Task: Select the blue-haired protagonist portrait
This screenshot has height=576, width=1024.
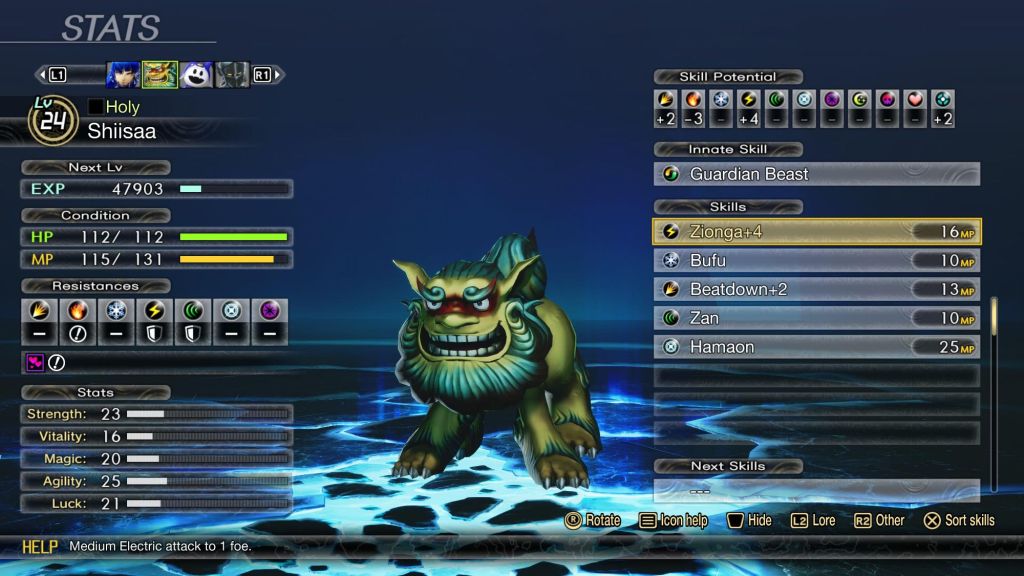Action: (123, 75)
